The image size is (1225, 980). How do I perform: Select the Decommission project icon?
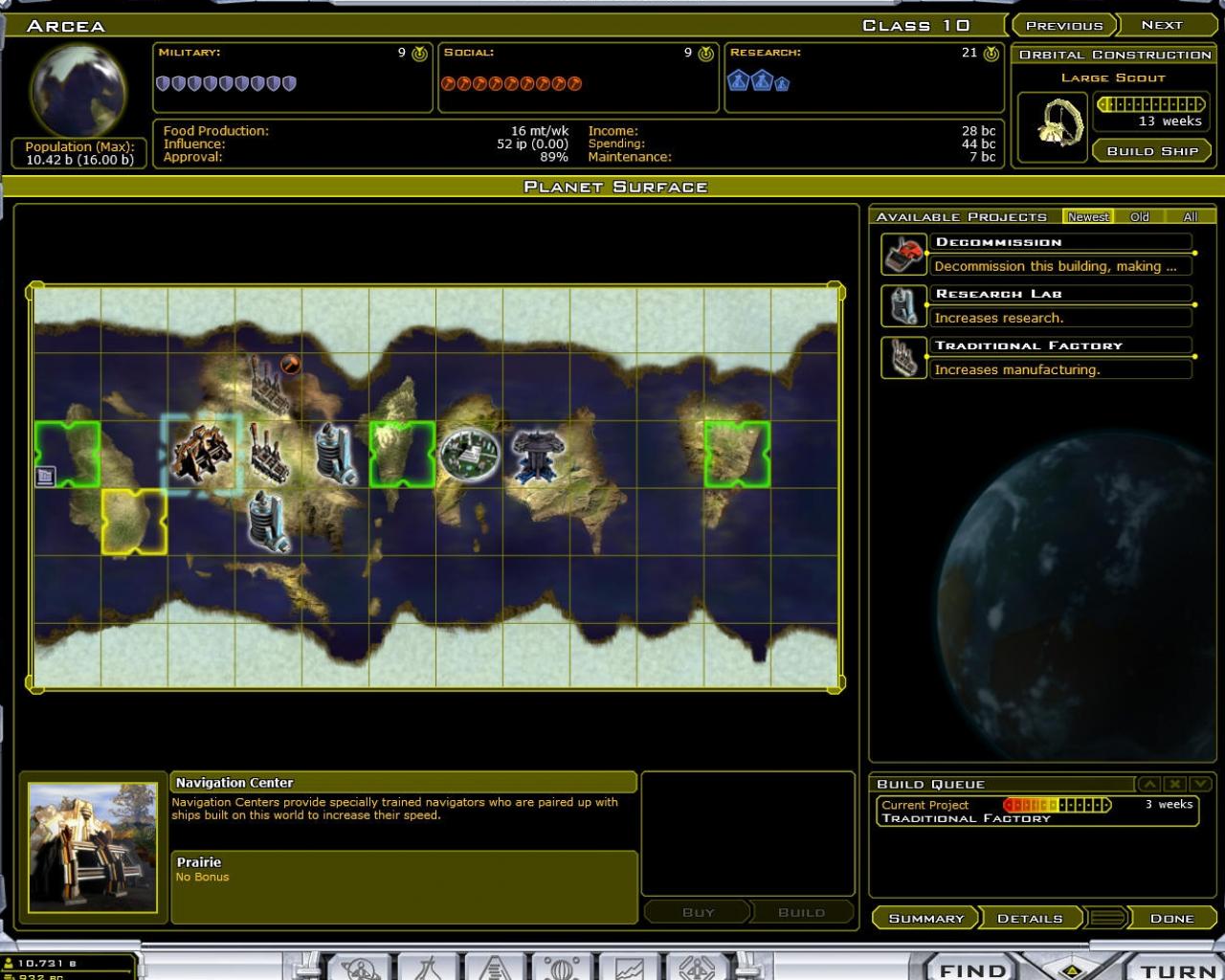pyautogui.click(x=902, y=252)
